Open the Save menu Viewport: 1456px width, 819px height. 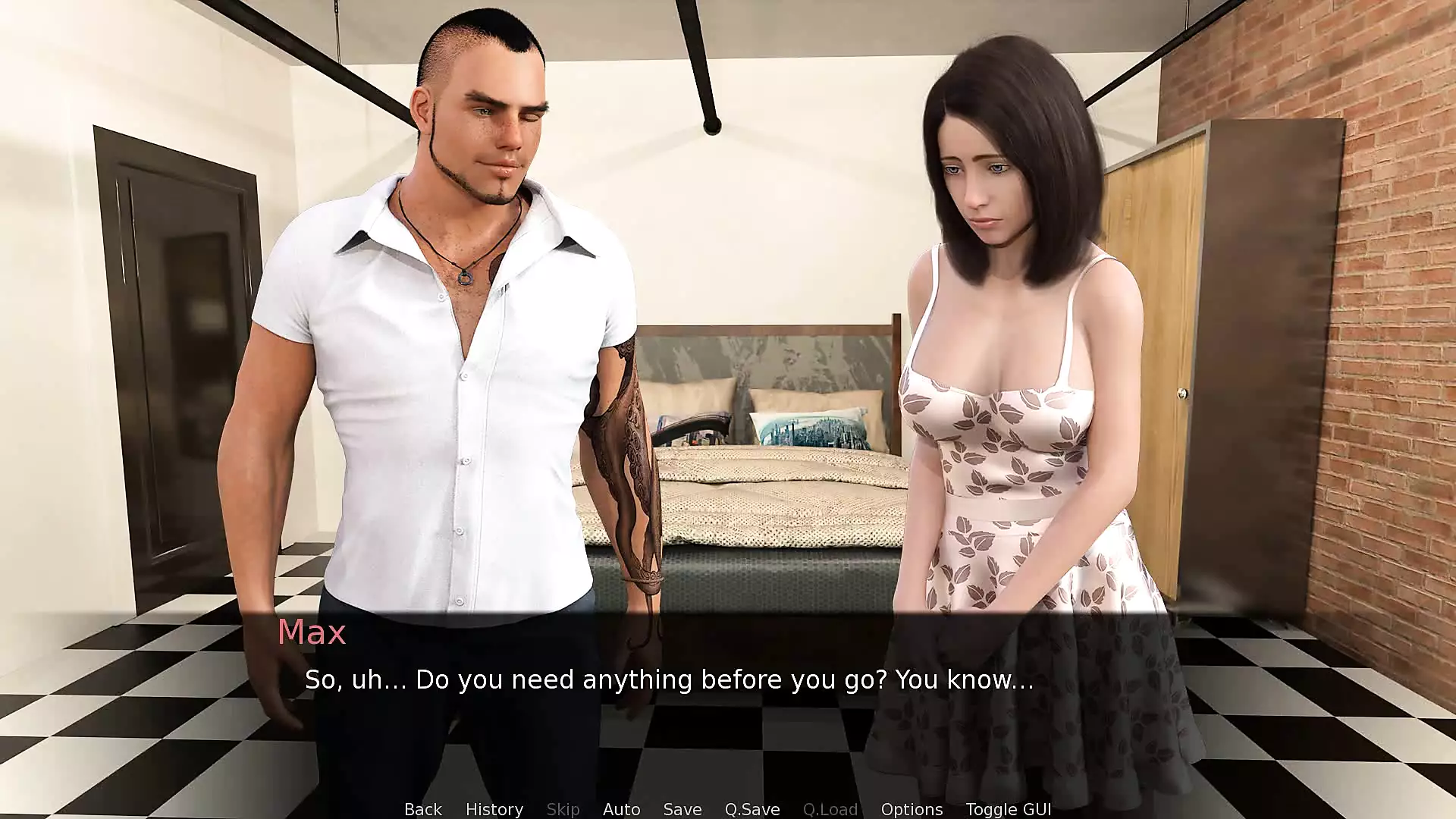[682, 809]
